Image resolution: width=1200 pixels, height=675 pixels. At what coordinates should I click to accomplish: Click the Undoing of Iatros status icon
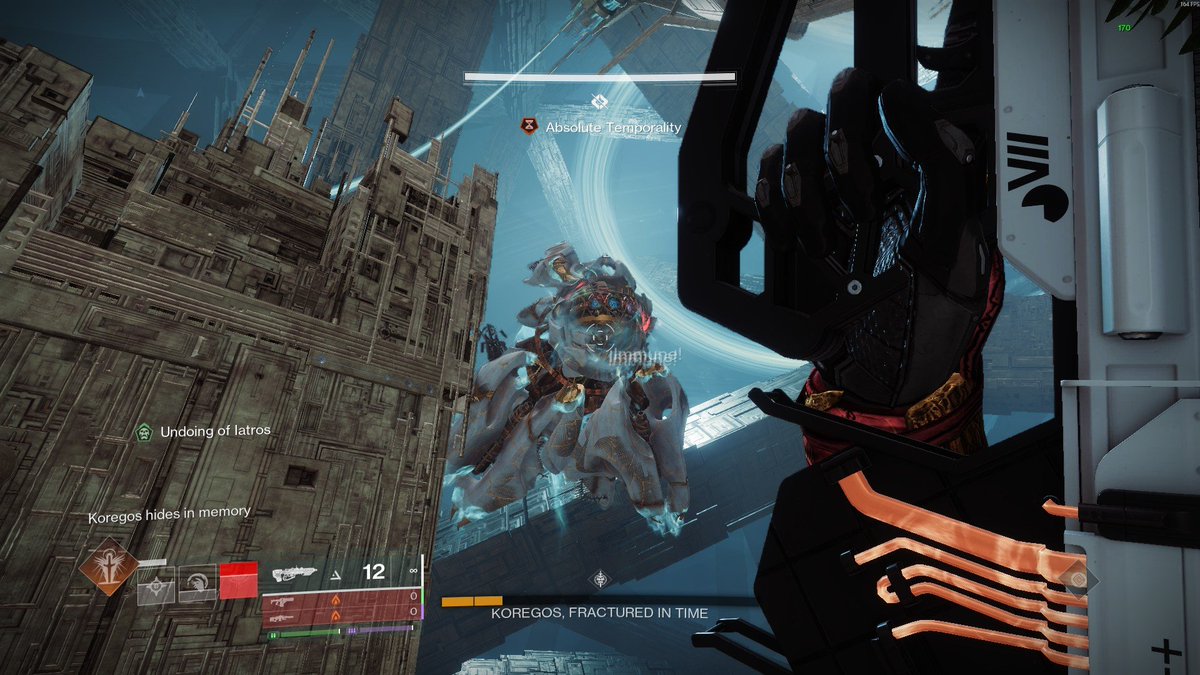pyautogui.click(x=145, y=432)
